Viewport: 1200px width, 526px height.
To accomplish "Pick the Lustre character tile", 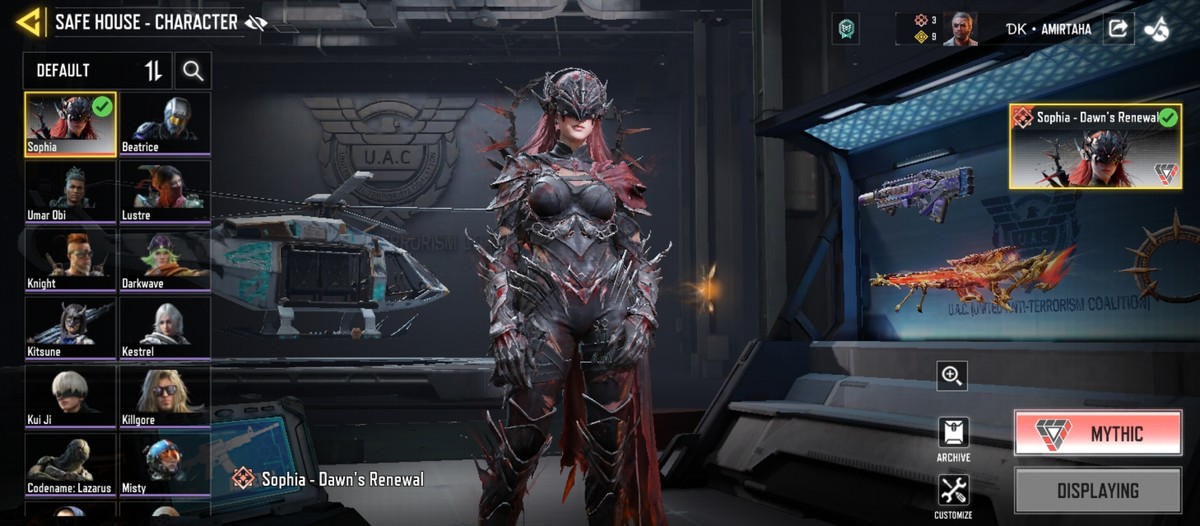I will [165, 192].
